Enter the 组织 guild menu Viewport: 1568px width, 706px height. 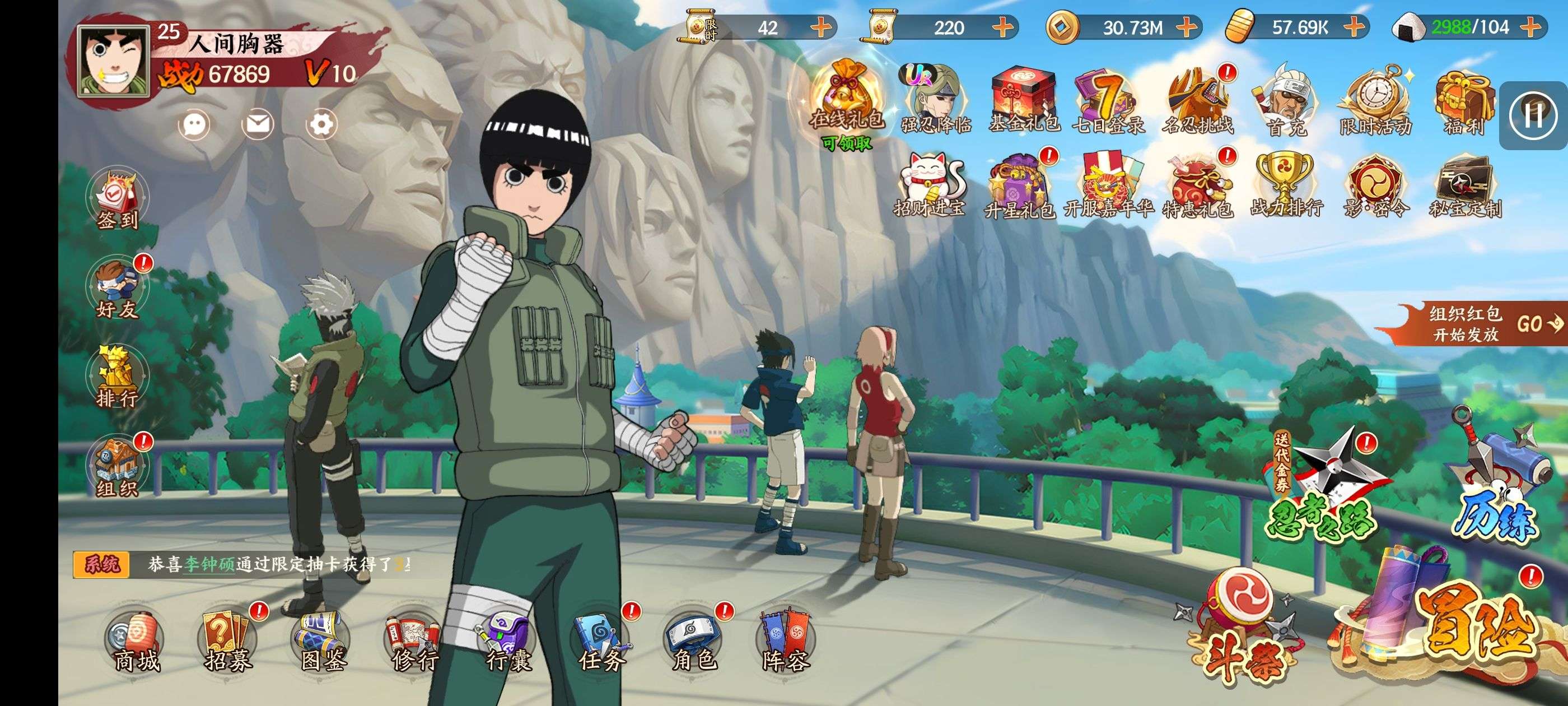[117, 468]
